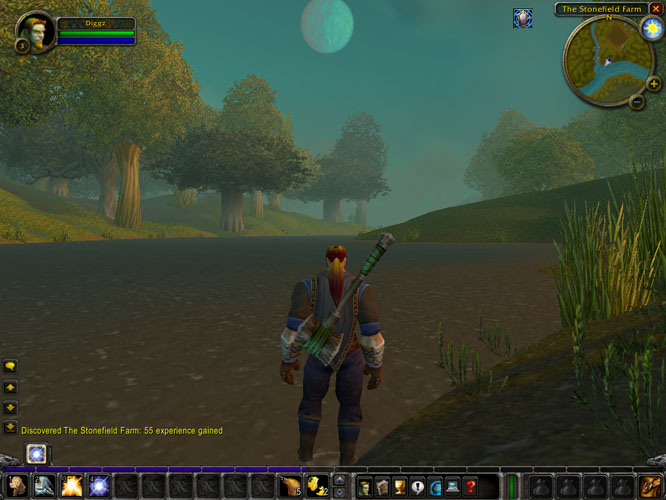Image resolution: width=666 pixels, height=500 pixels.
Task: Zoom out the minimap with minus button
Action: 637,101
